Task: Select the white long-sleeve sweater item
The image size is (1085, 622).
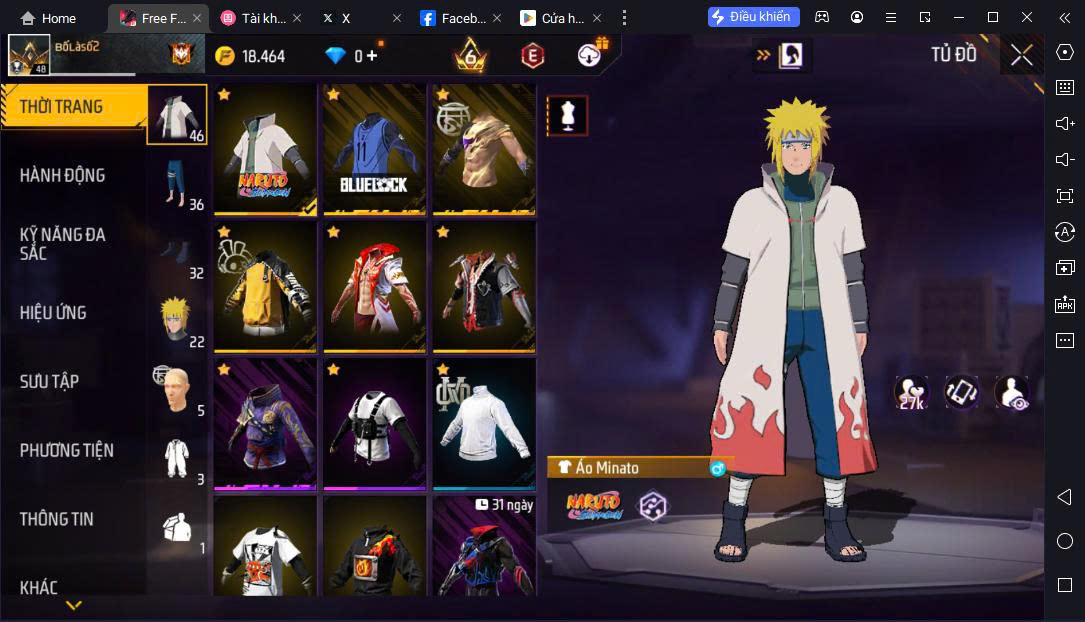Action: [x=484, y=424]
